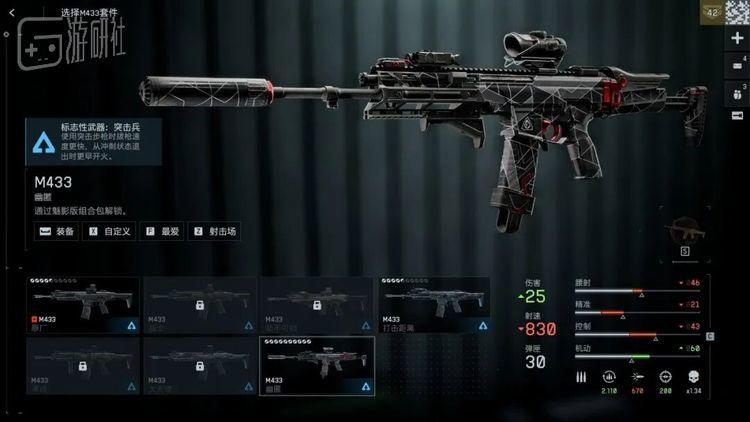Click the envelope icon in the sidebar
This screenshot has height=422, width=750.
coord(738,64)
